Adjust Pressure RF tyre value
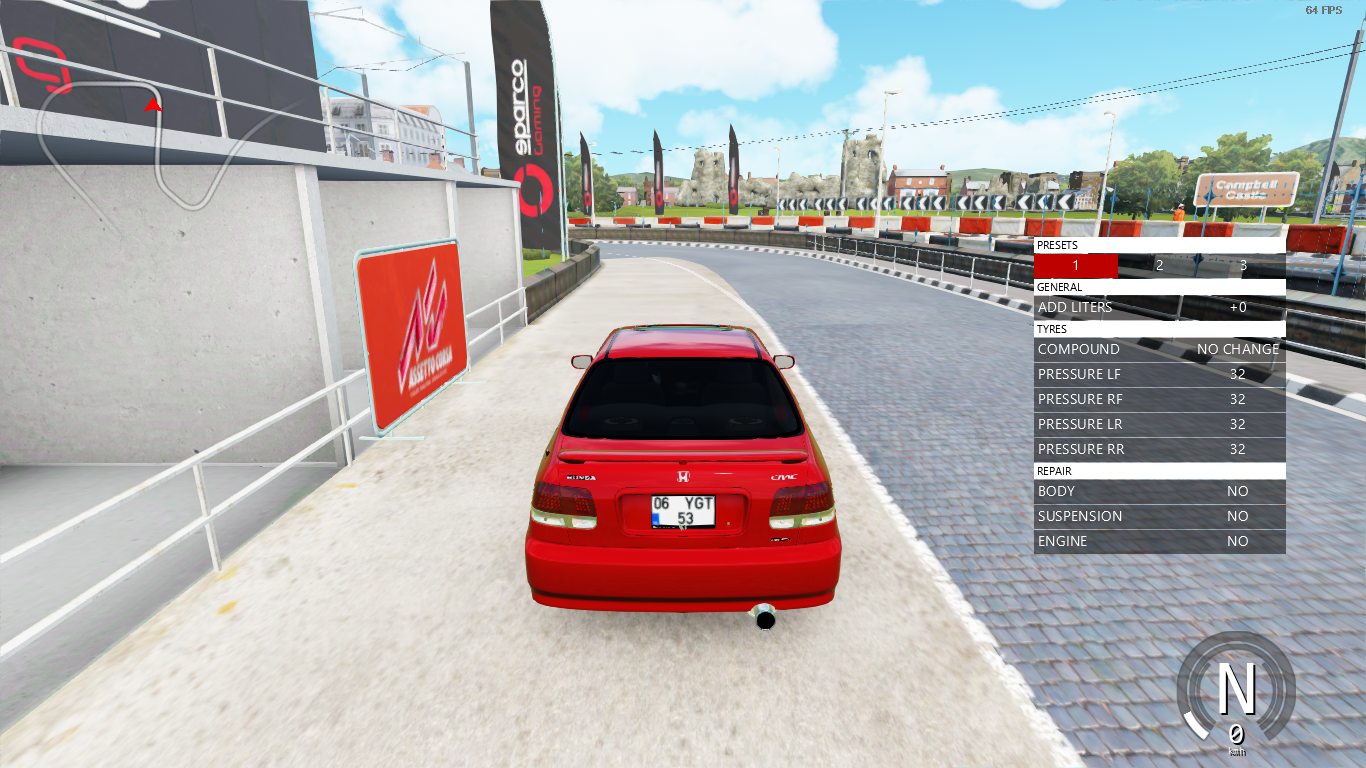Image resolution: width=1366 pixels, height=768 pixels. coord(1159,400)
